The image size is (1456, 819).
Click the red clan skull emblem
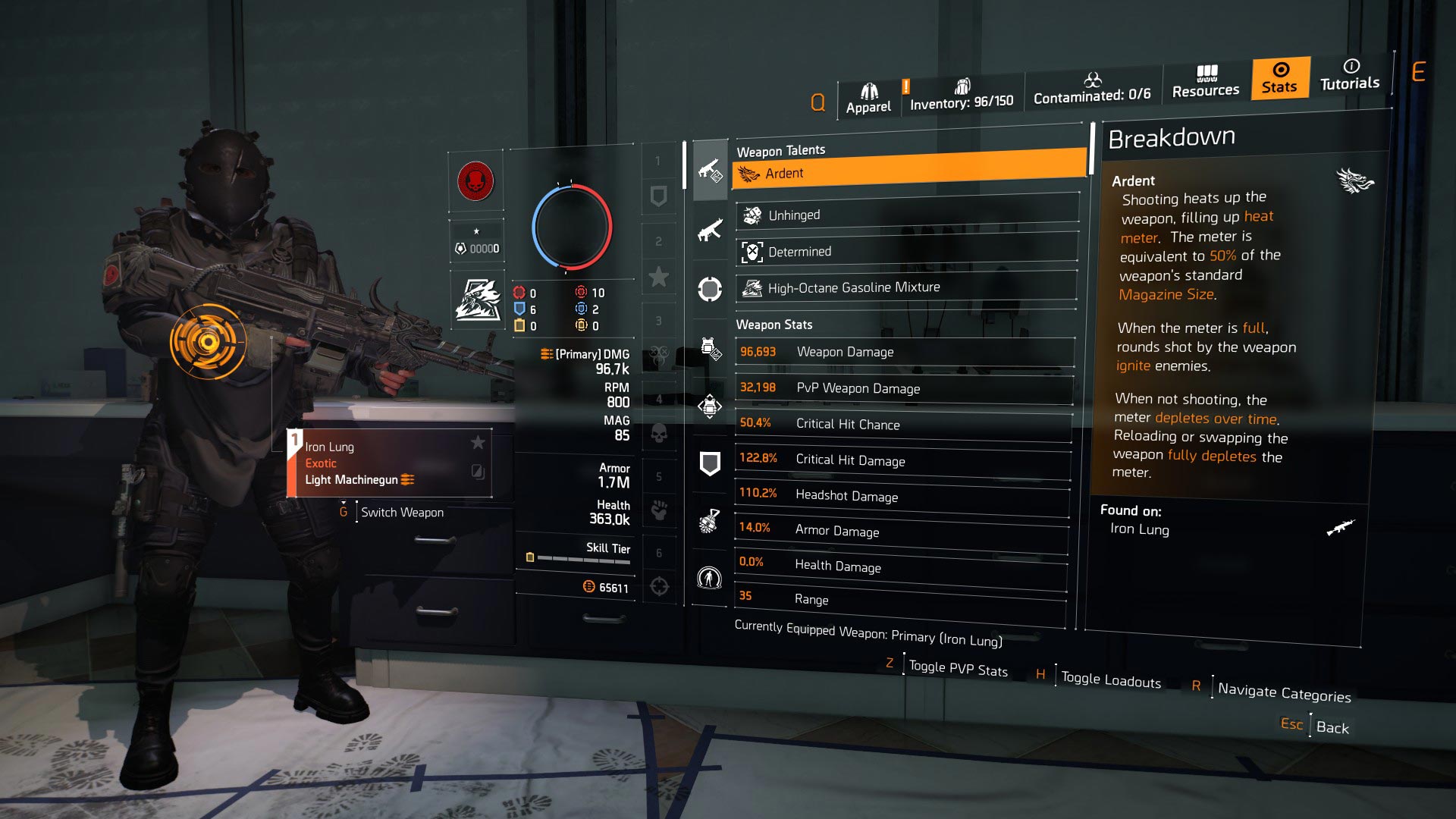click(477, 183)
